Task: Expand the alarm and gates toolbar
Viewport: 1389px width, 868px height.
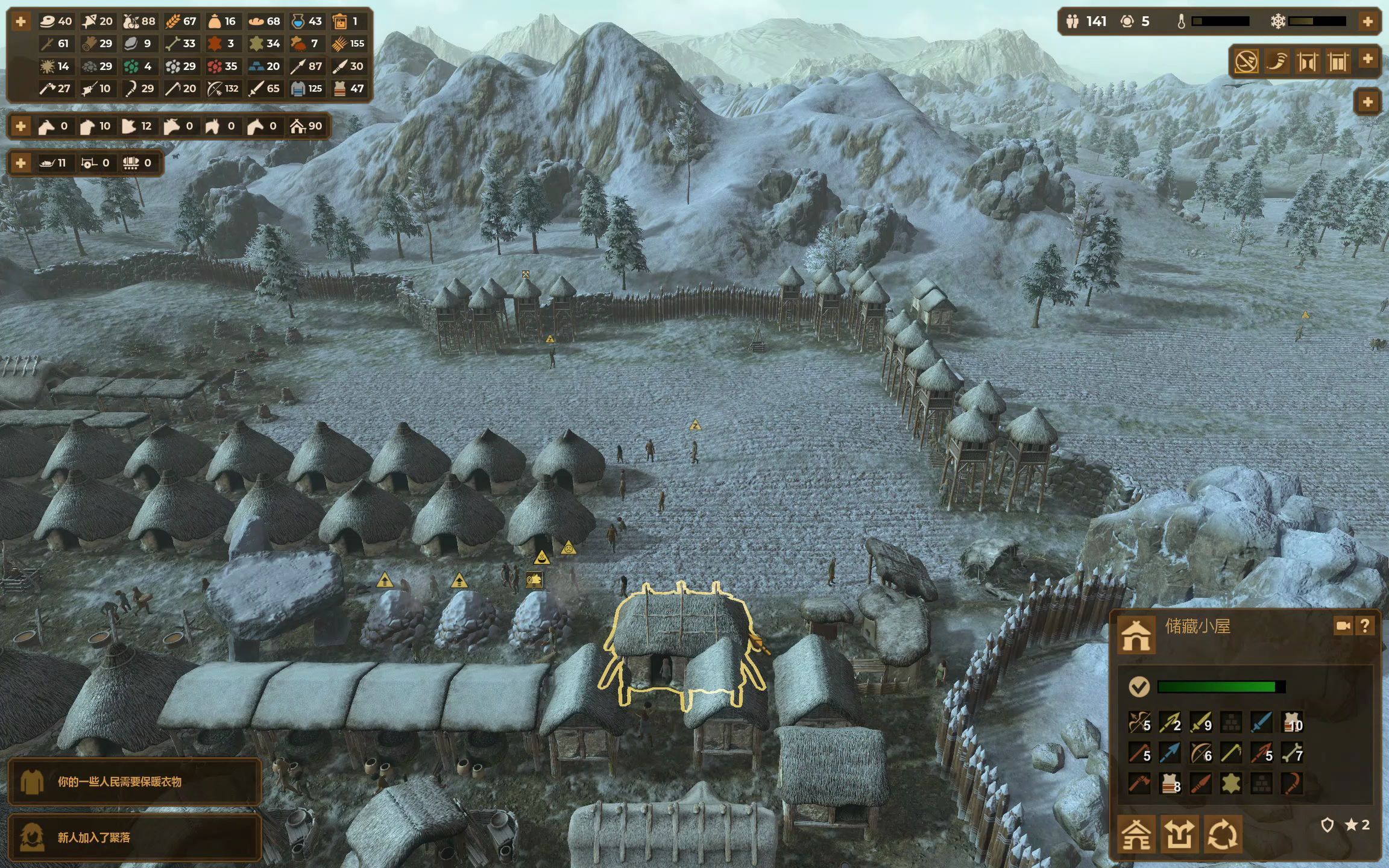Action: click(x=1367, y=59)
